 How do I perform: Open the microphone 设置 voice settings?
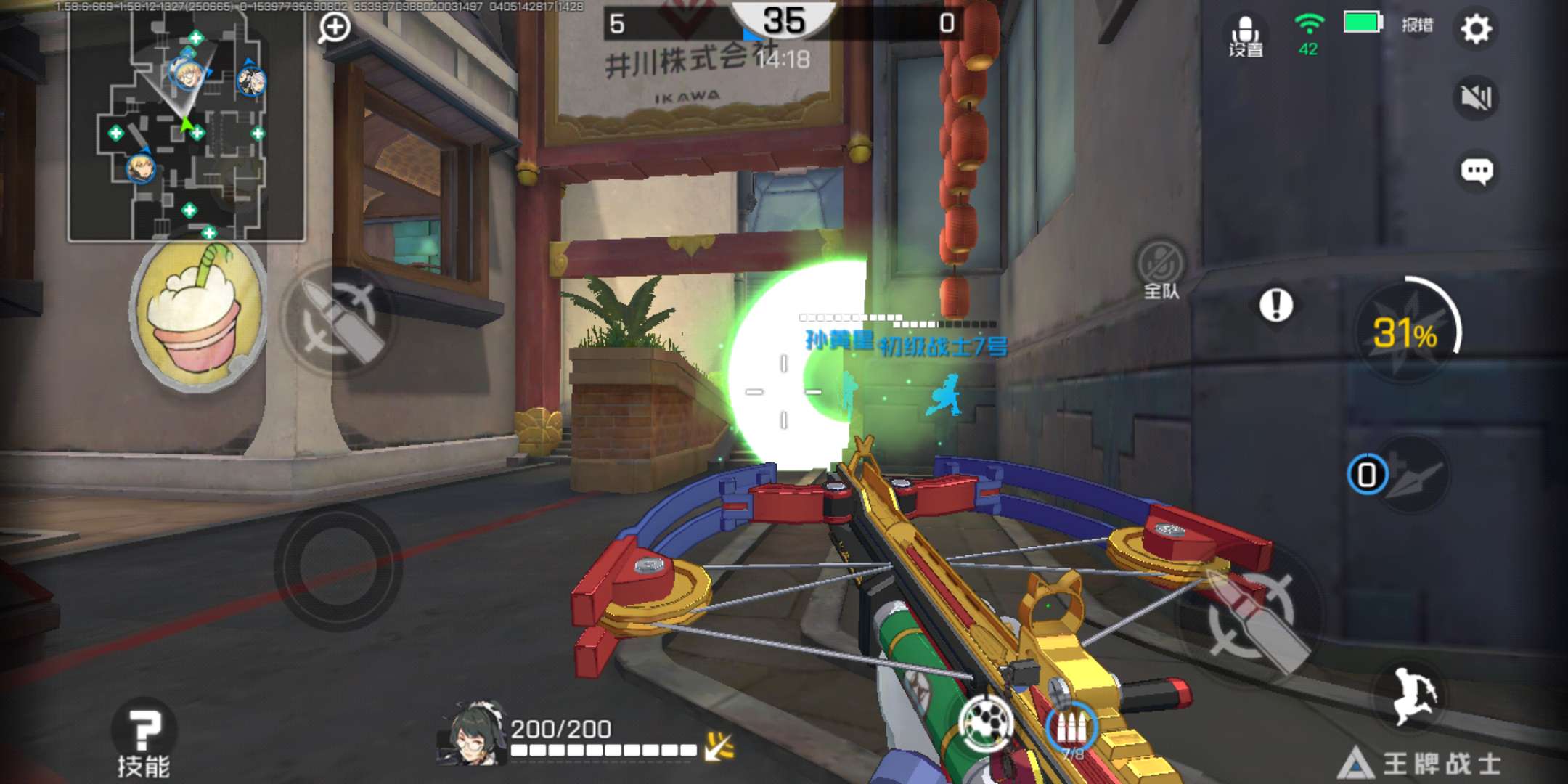pyautogui.click(x=1246, y=35)
